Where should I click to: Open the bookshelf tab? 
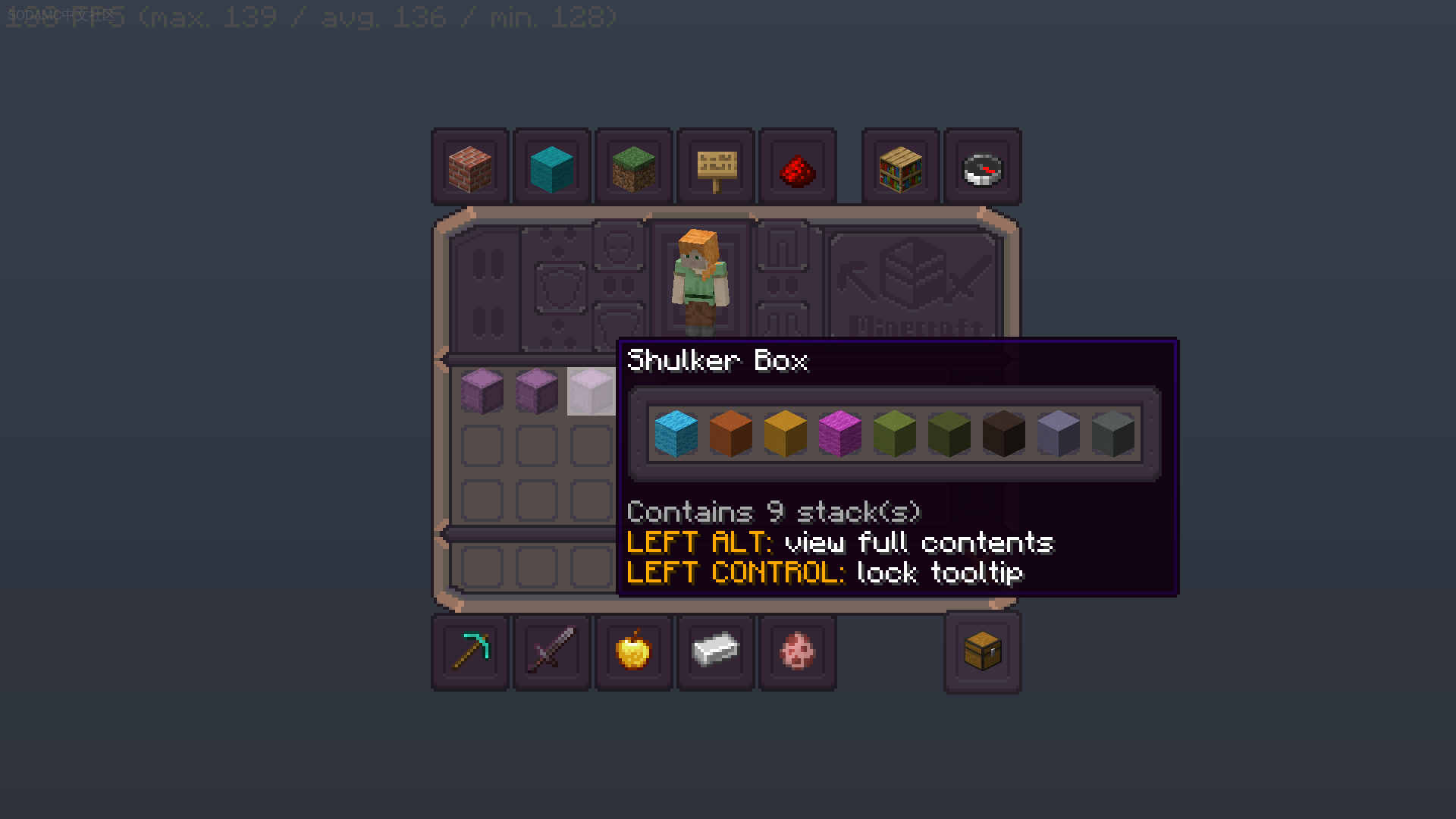pyautogui.click(x=900, y=168)
